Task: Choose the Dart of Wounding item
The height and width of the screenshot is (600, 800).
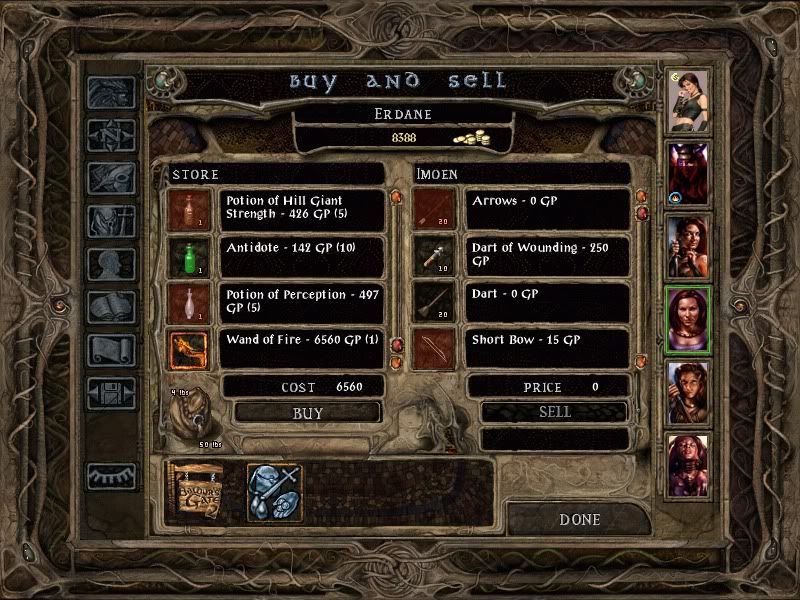Action: pyautogui.click(x=549, y=256)
